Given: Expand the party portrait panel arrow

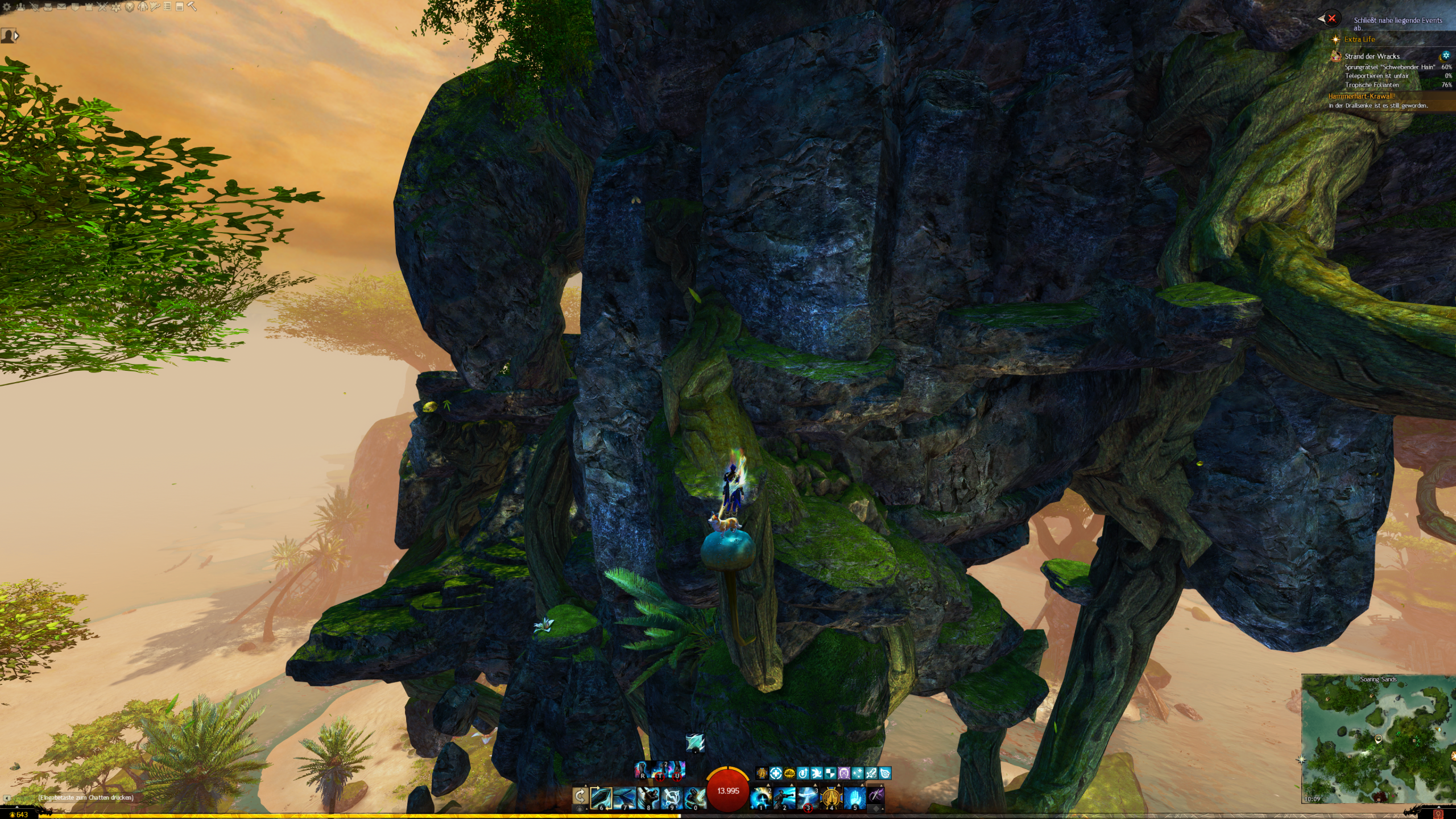Looking at the screenshot, I should coord(16,36).
